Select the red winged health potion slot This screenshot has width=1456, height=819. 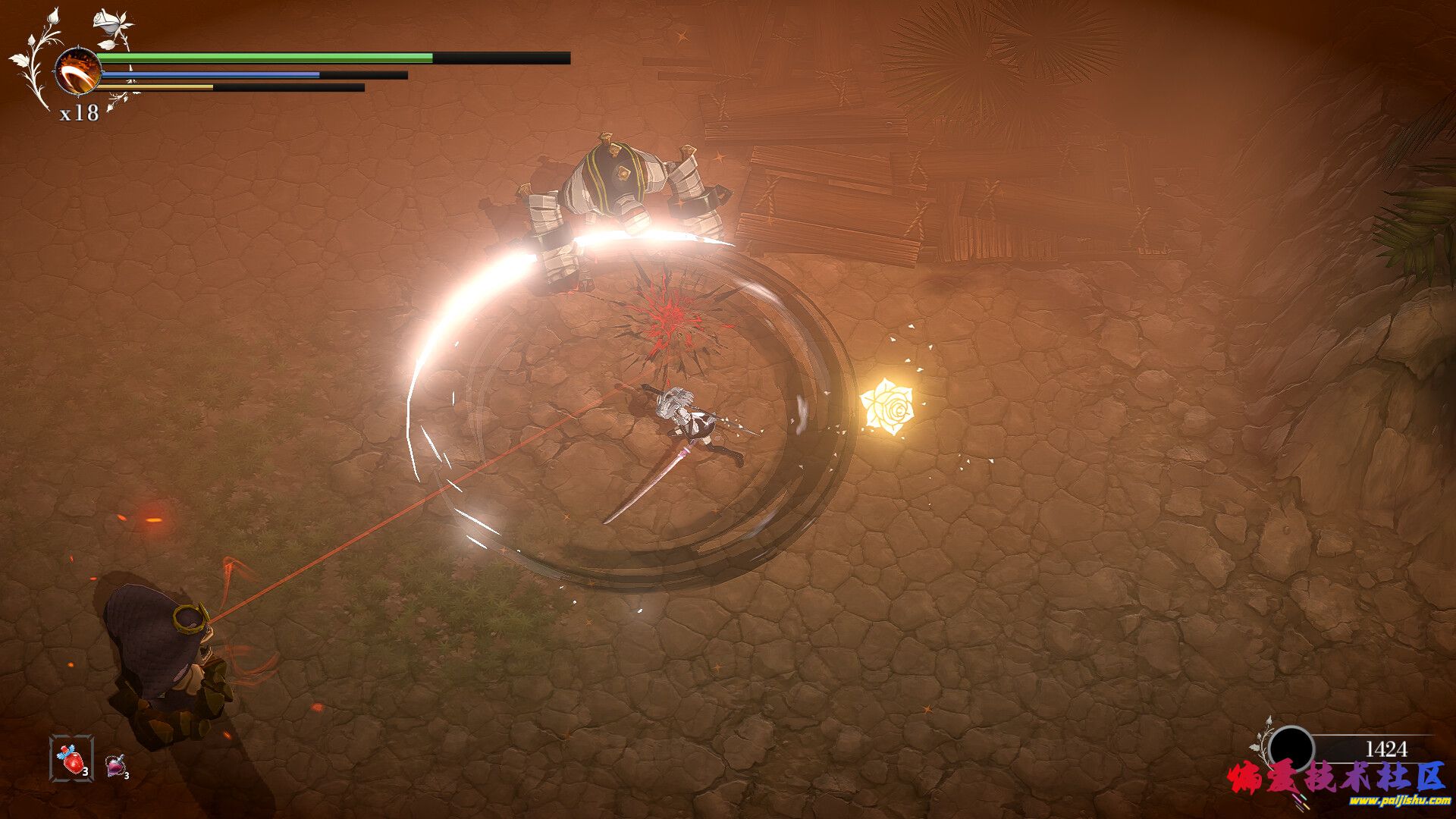tap(72, 758)
